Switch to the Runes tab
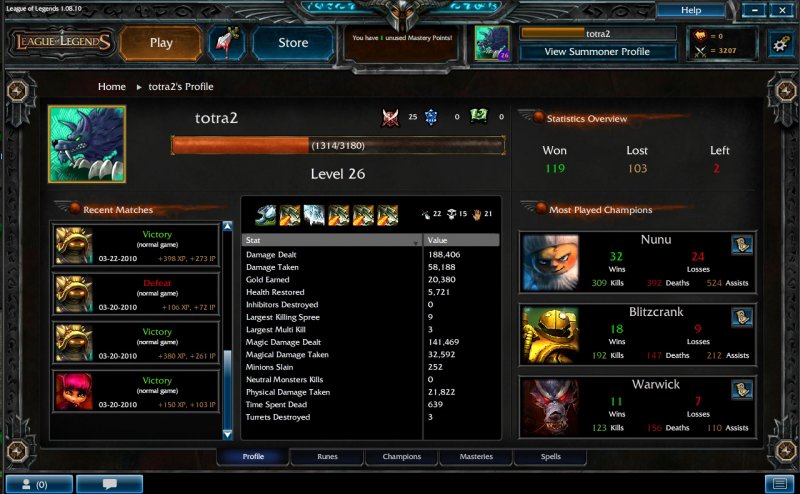The width and height of the screenshot is (800, 494). pos(327,457)
